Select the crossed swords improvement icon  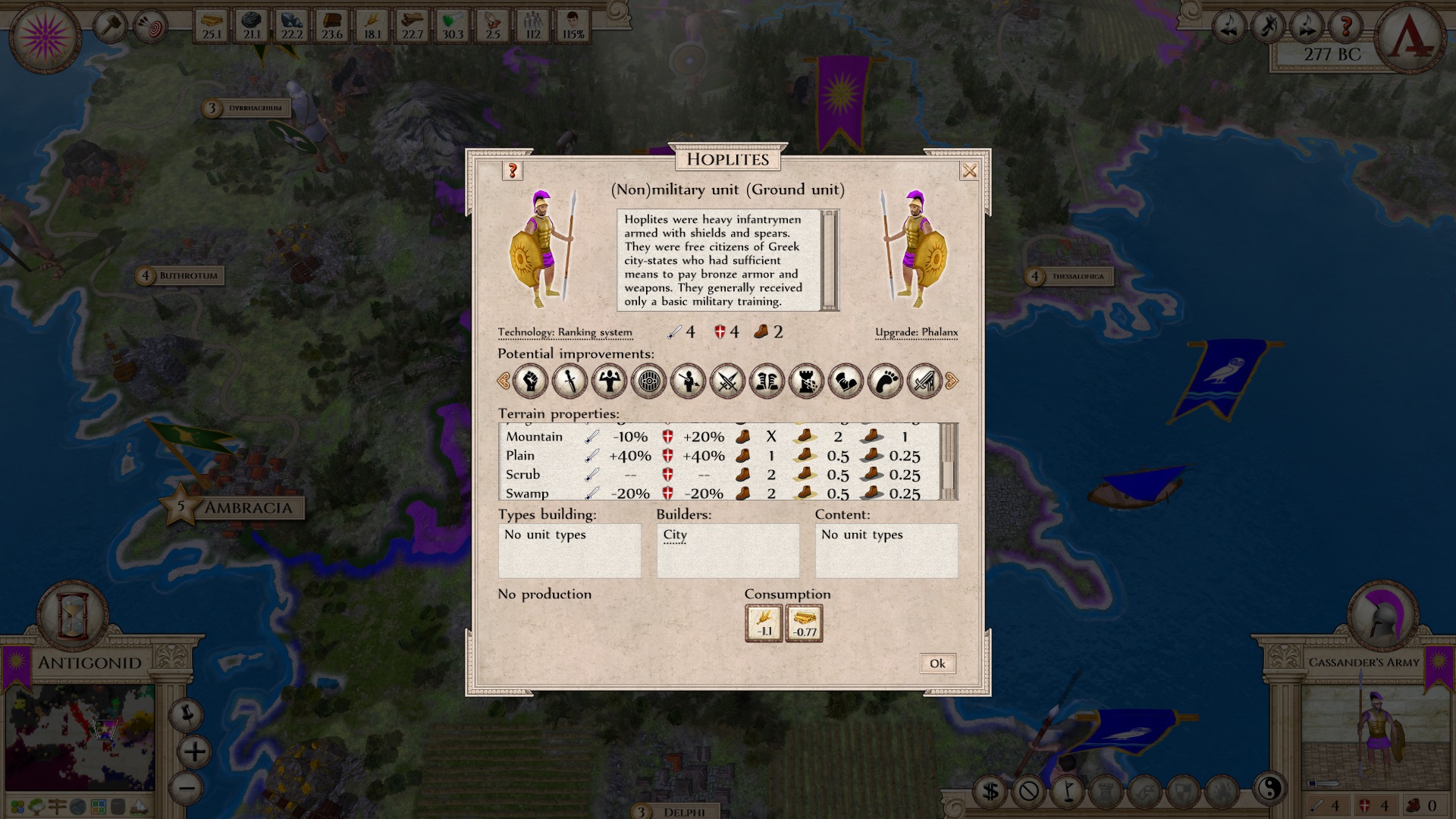coord(726,381)
